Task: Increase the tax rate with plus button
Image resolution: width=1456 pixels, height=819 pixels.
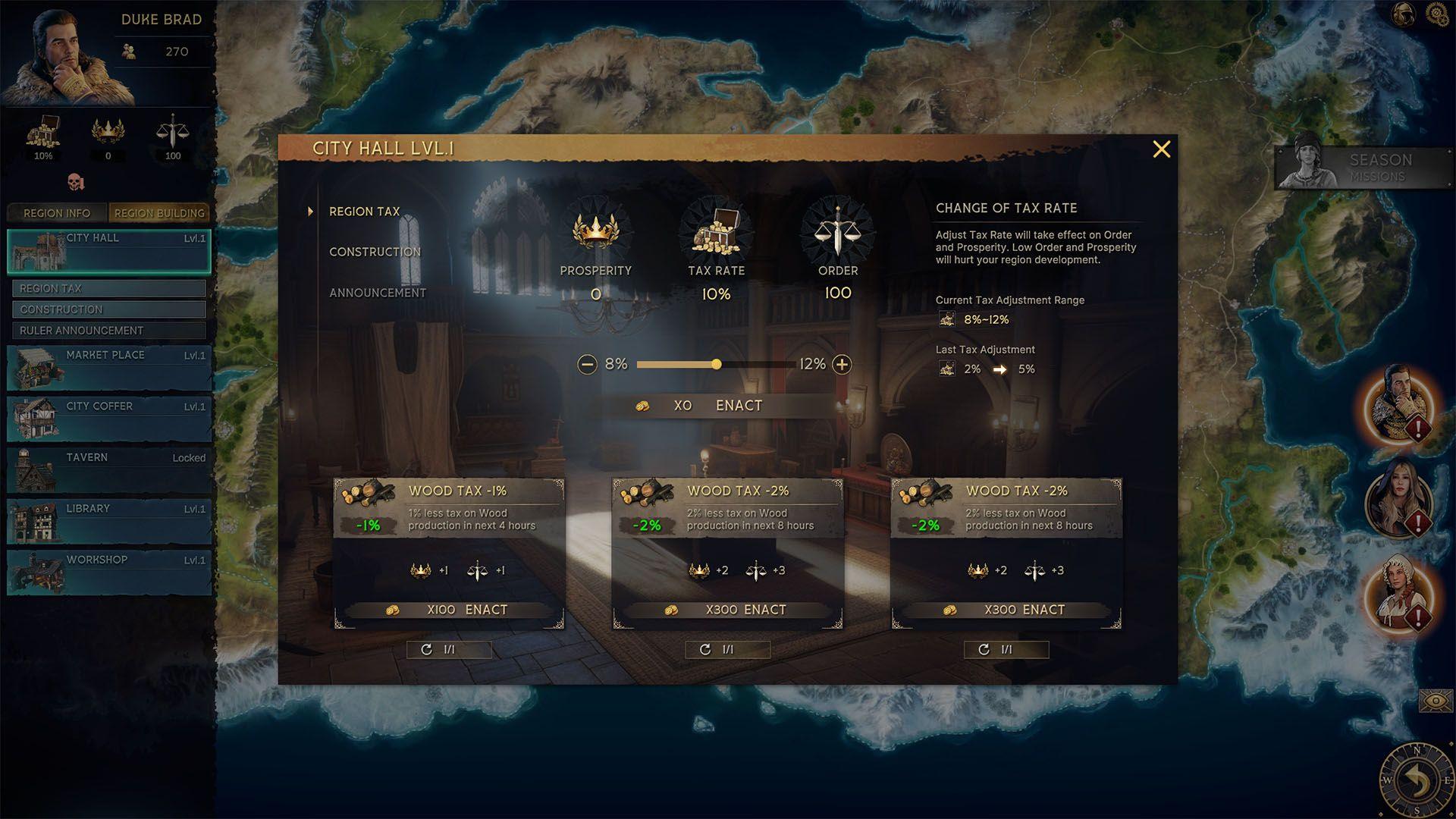Action: click(842, 365)
